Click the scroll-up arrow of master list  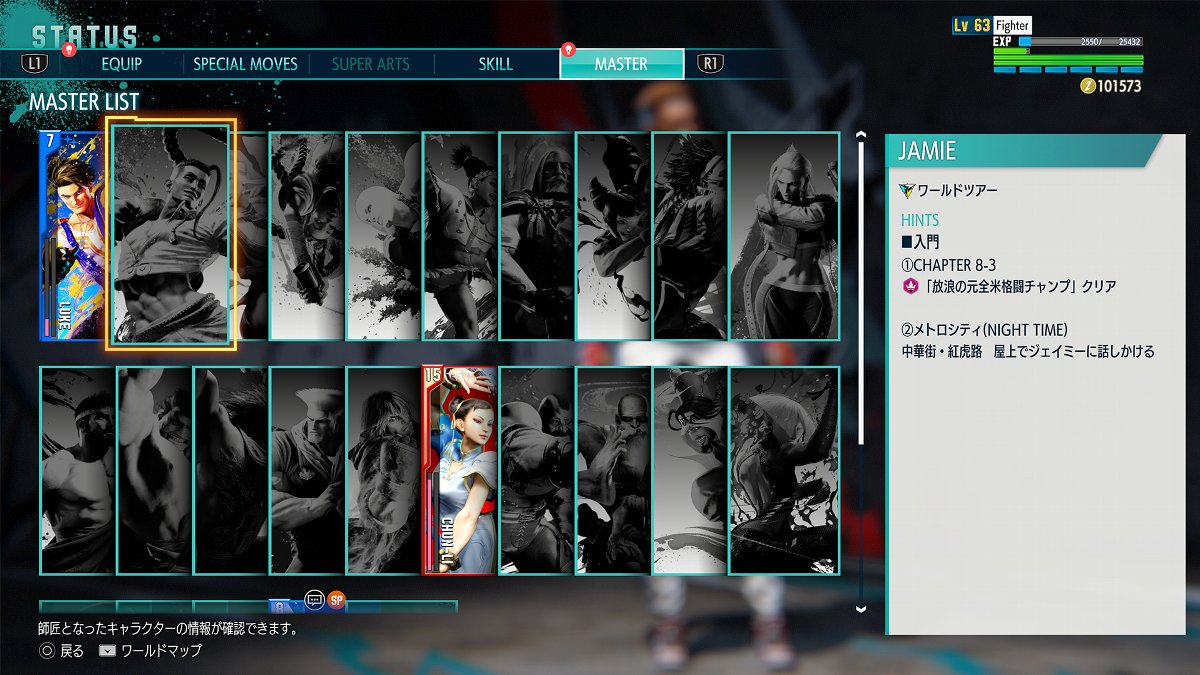coord(861,134)
